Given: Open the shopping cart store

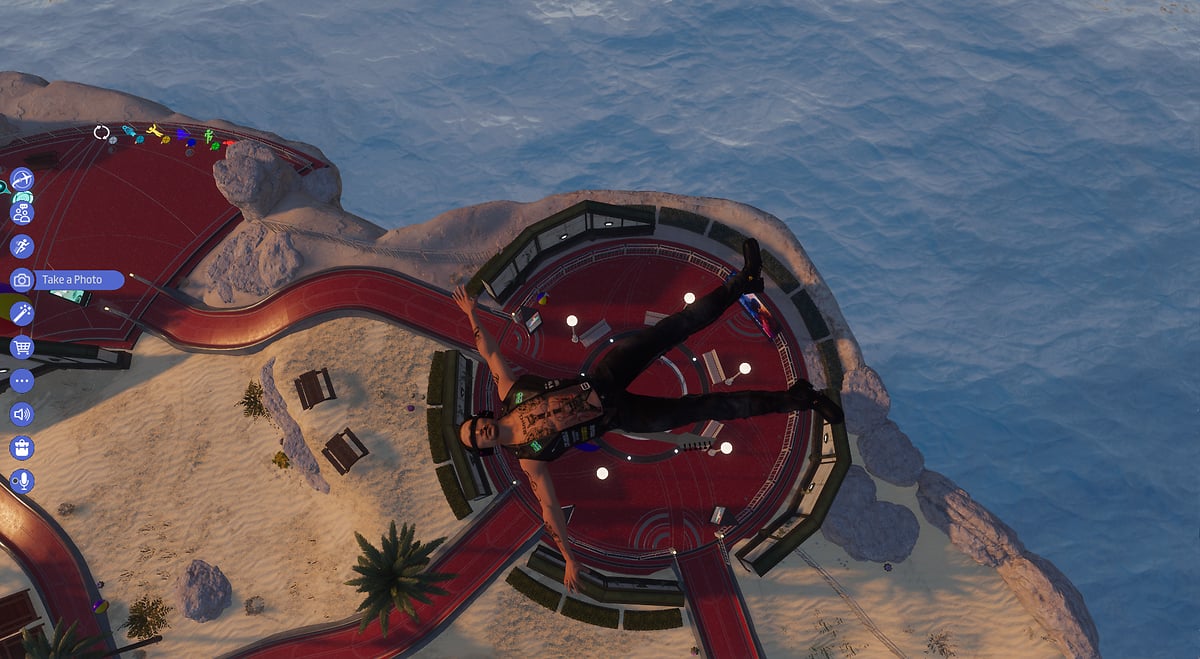Looking at the screenshot, I should (22, 347).
